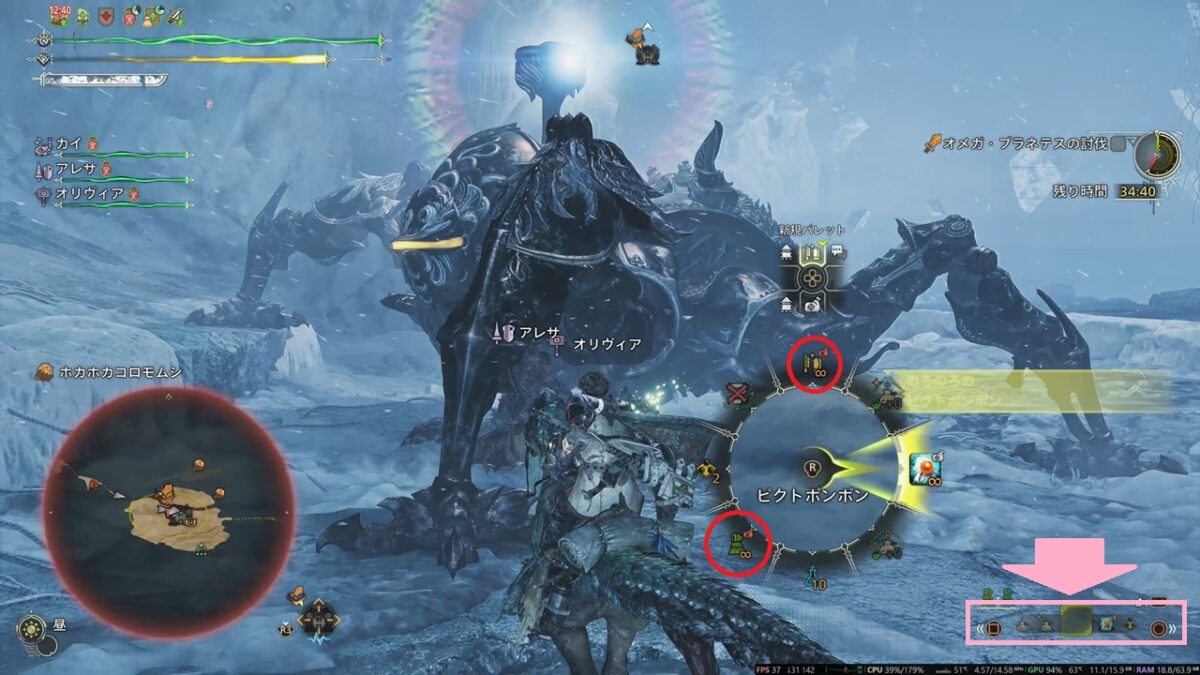Click the sword-and-green-gem buff icon

point(177,16)
